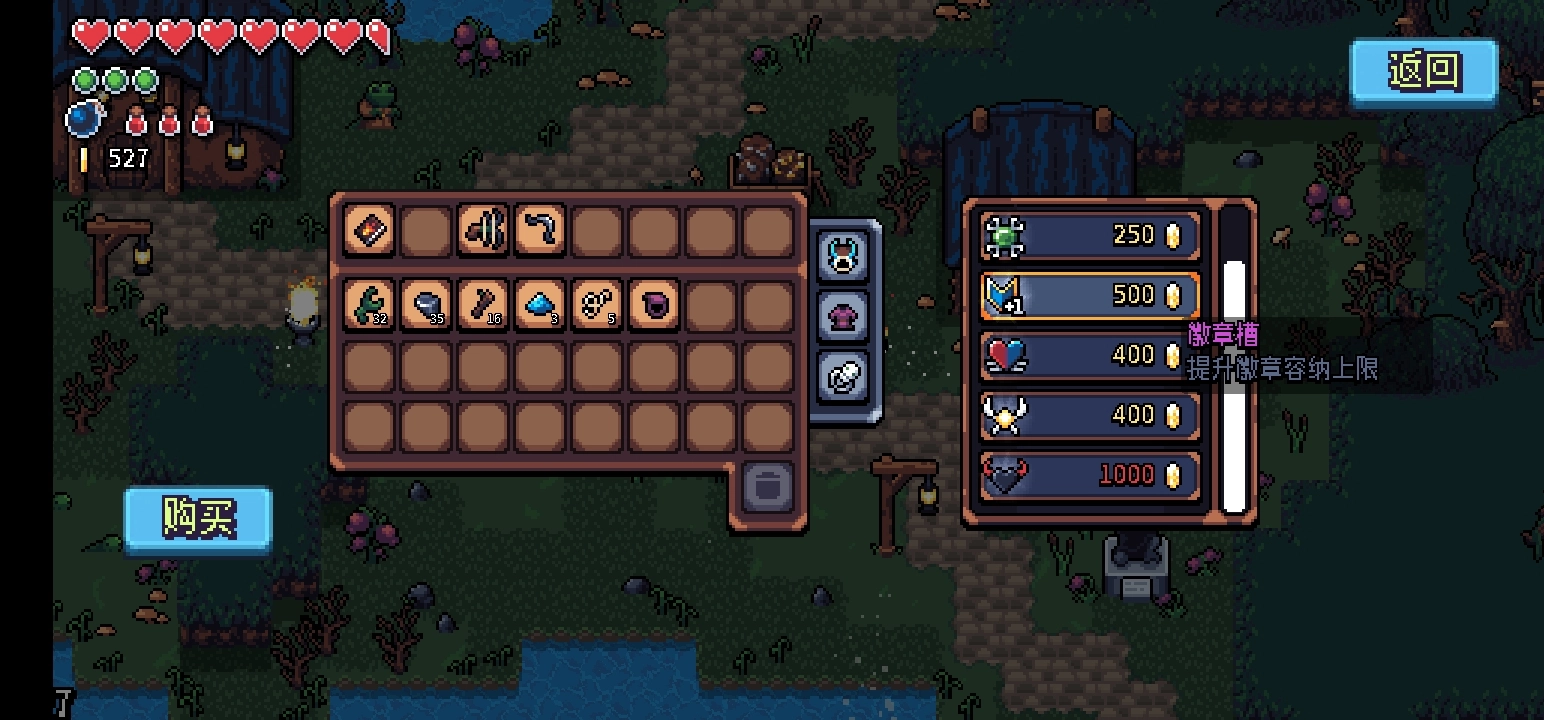Choose the purple hood item slot
1544x720 pixels.
(x=654, y=305)
